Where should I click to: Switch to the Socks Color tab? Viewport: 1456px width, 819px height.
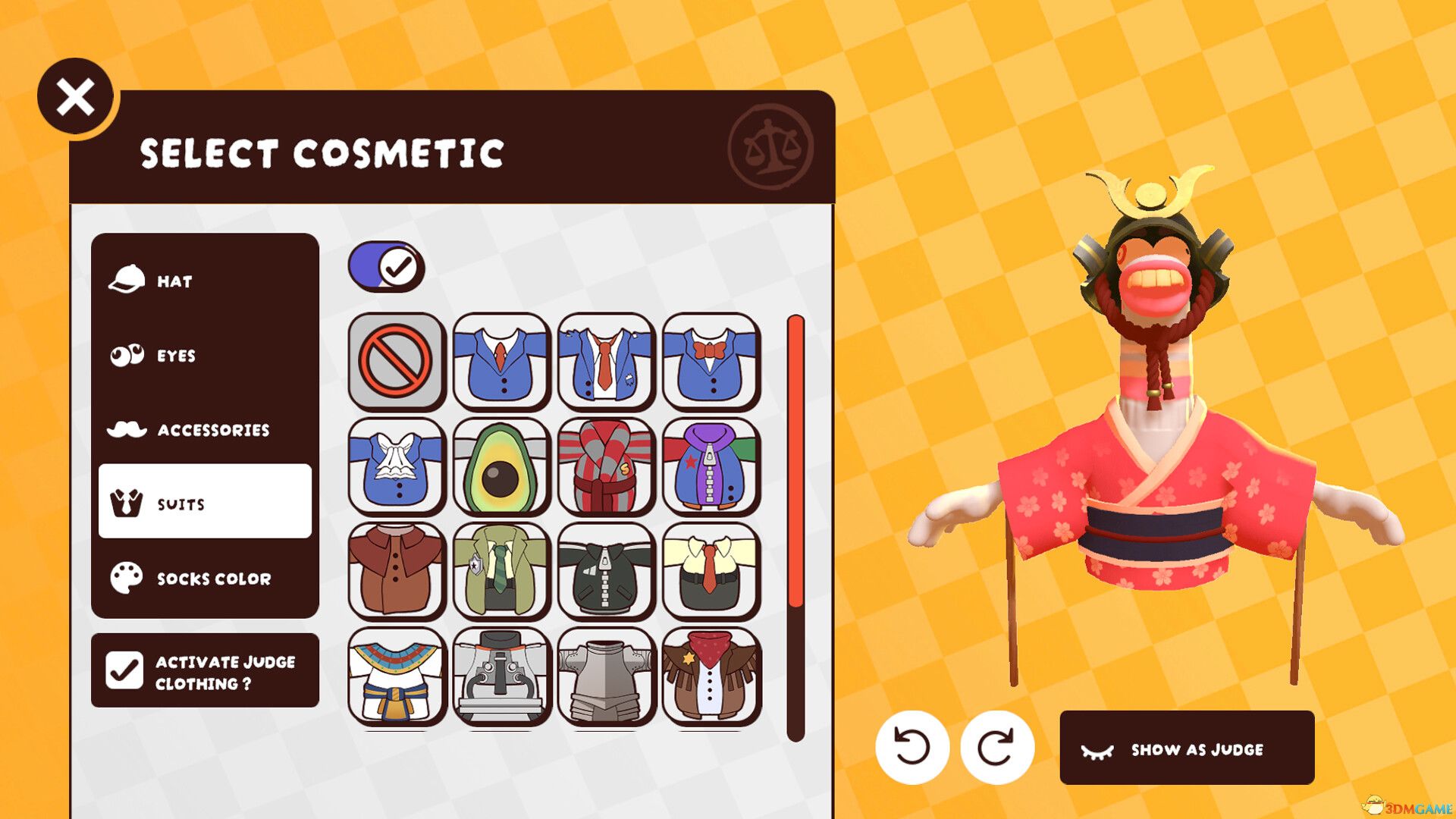tap(203, 578)
